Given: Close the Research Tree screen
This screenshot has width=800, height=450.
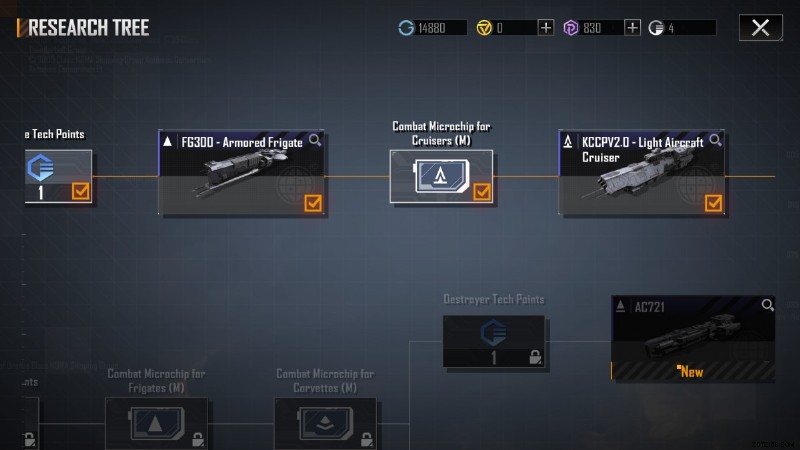Looking at the screenshot, I should point(760,28).
